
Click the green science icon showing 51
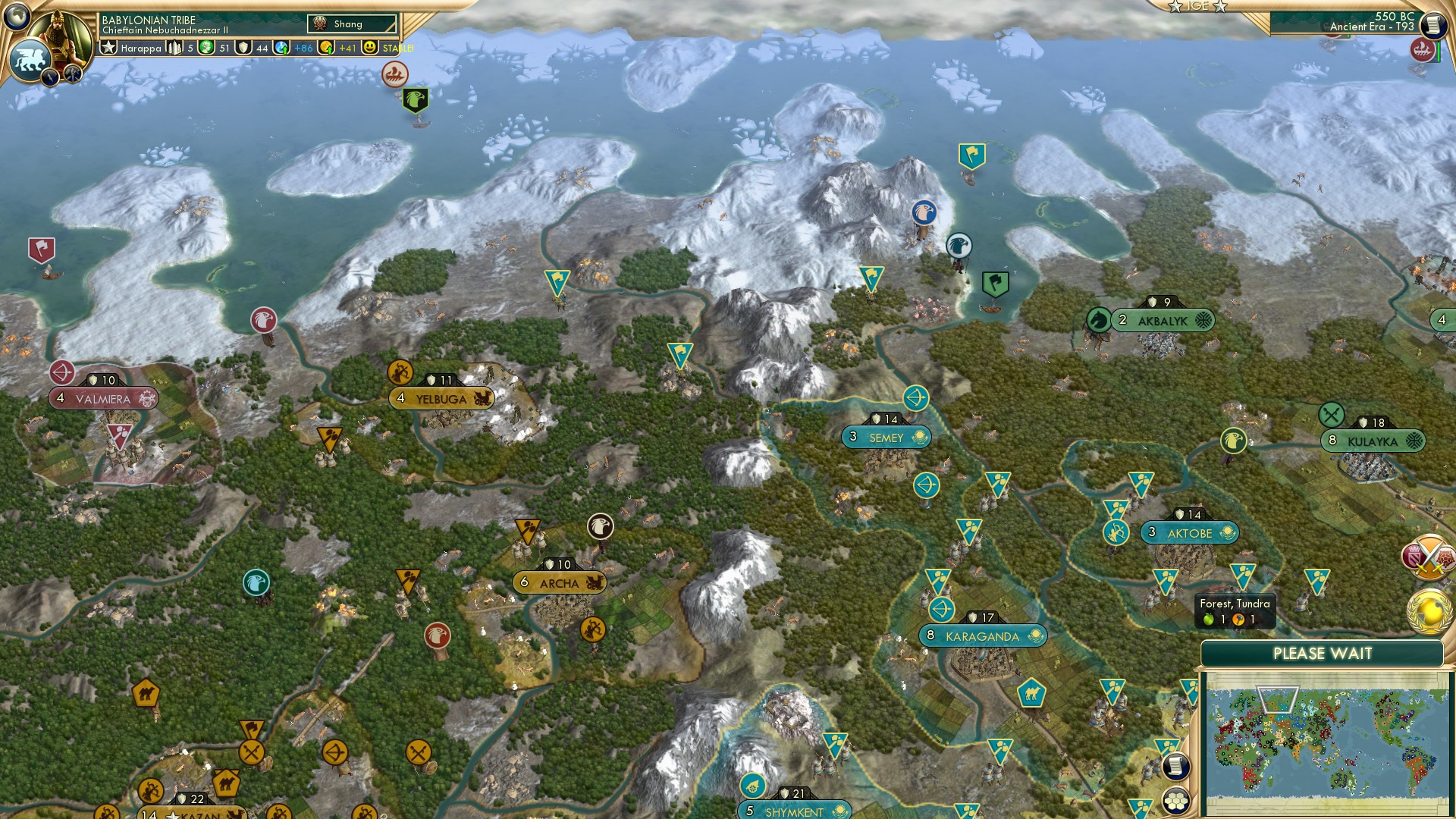[x=206, y=47]
